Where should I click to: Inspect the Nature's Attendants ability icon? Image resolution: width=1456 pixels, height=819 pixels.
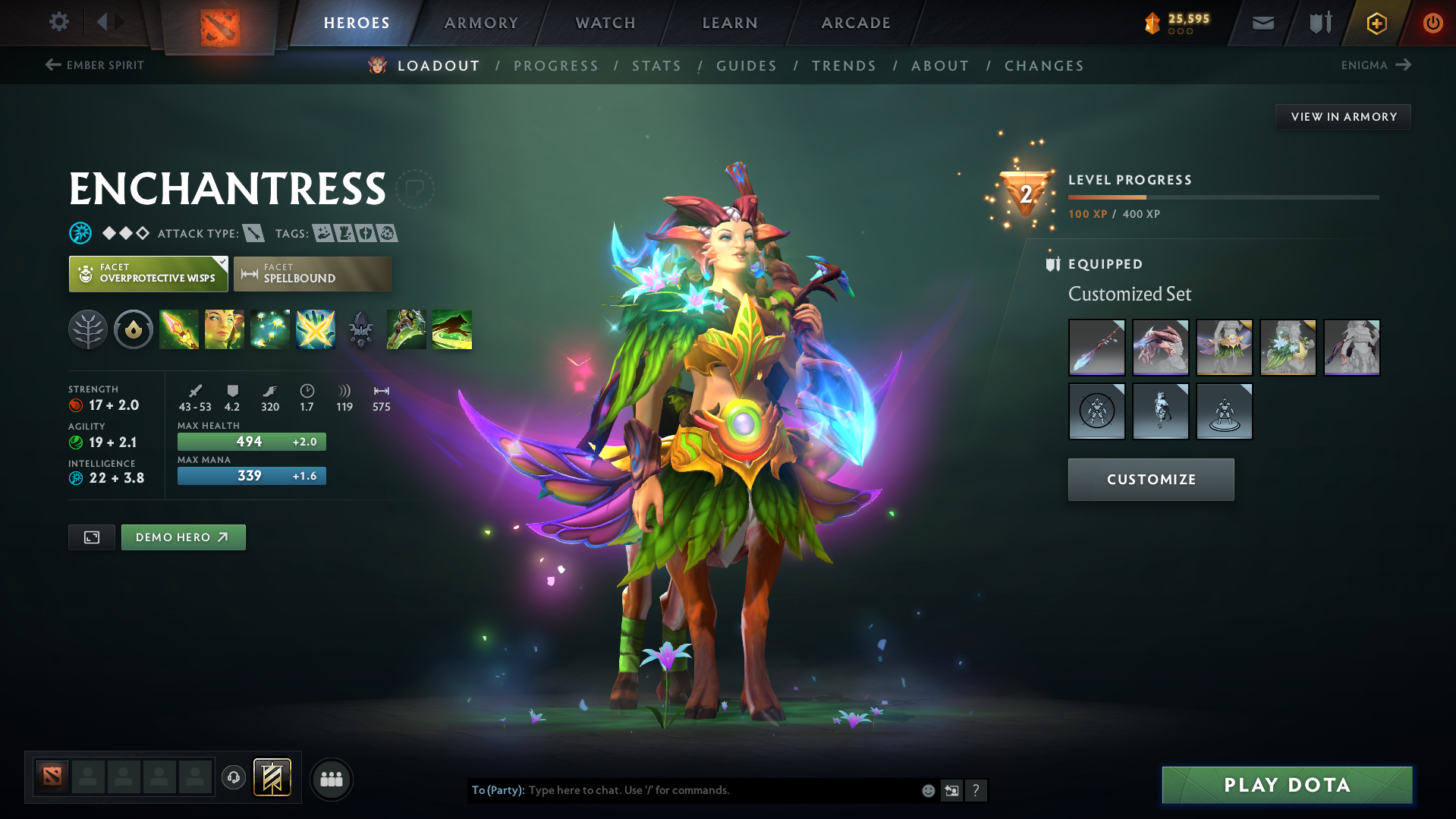point(270,329)
